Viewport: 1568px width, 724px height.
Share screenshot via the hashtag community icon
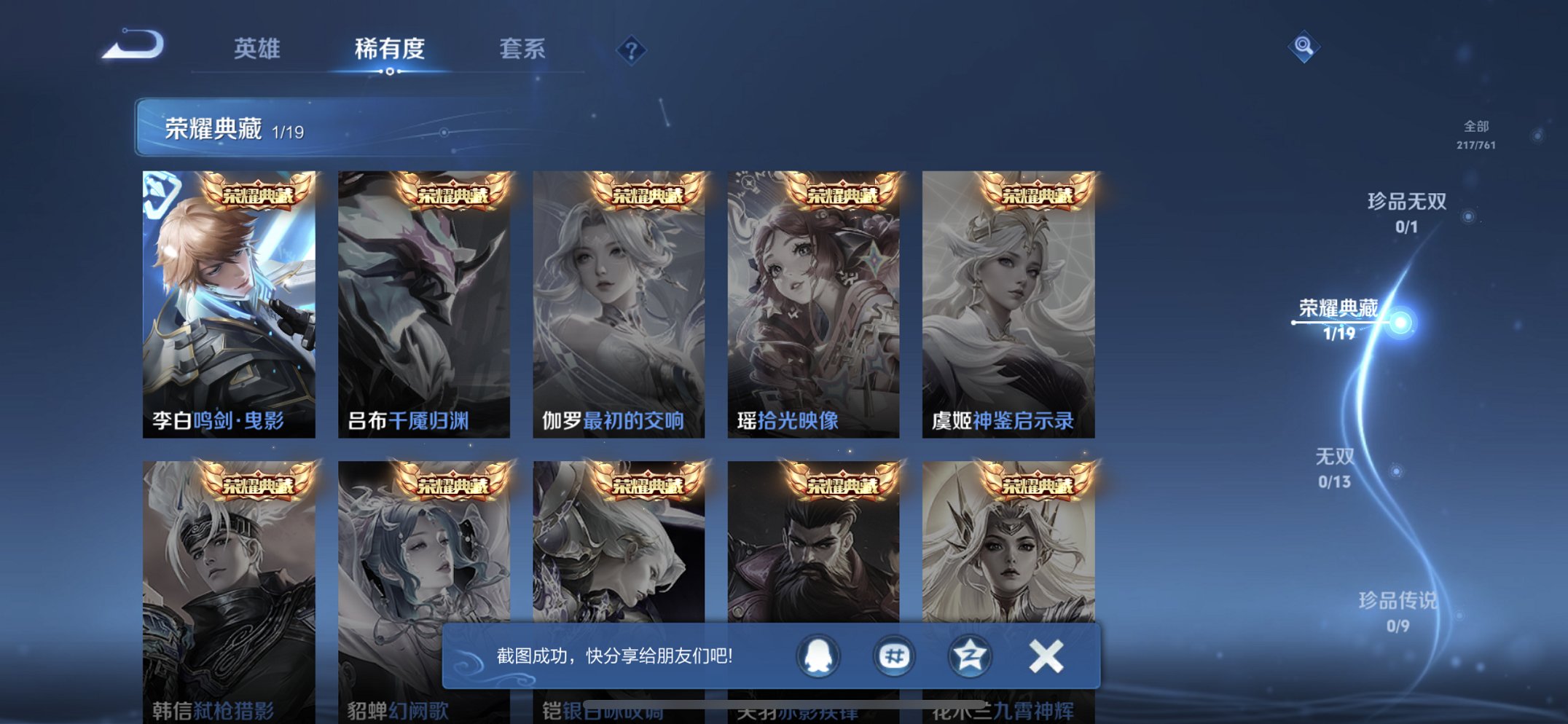pyautogui.click(x=895, y=656)
